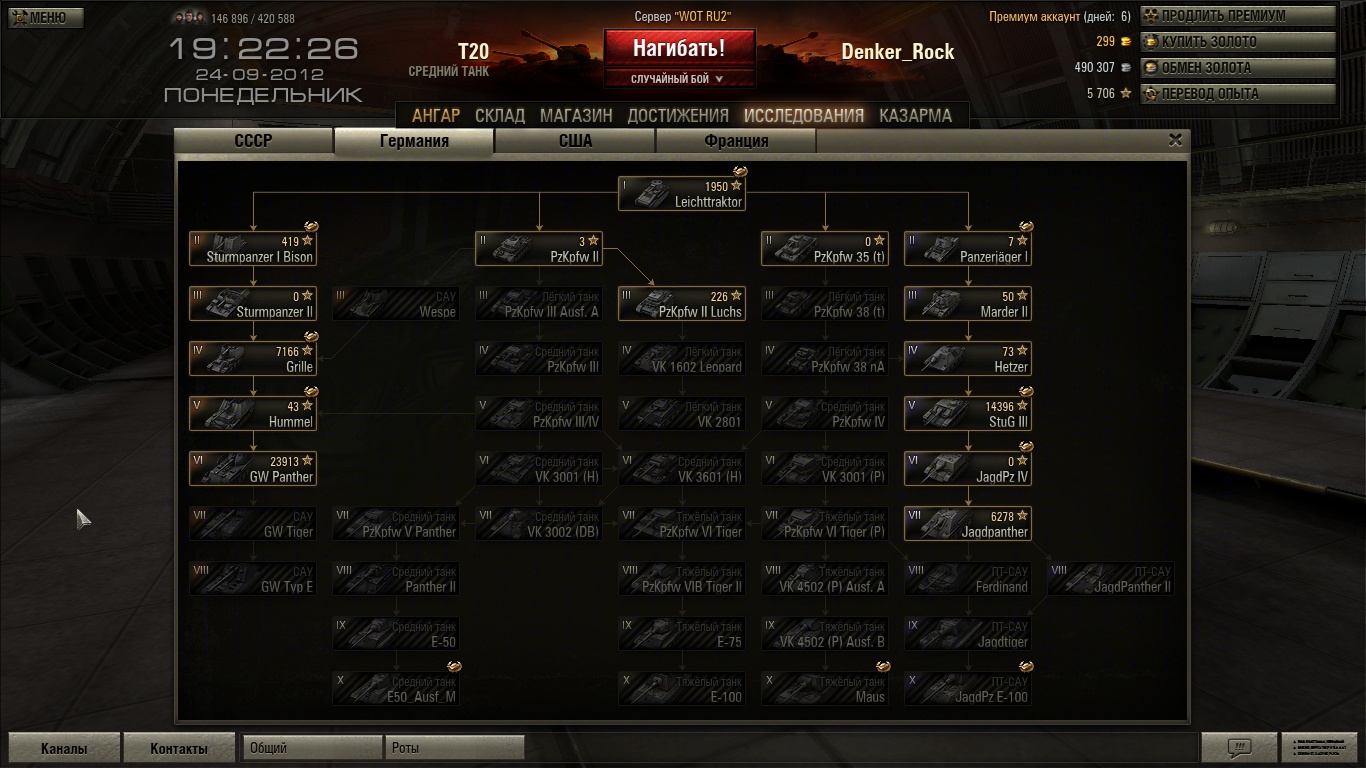Image resolution: width=1366 pixels, height=768 pixels.
Task: Close the research tree window
Action: click(1176, 141)
